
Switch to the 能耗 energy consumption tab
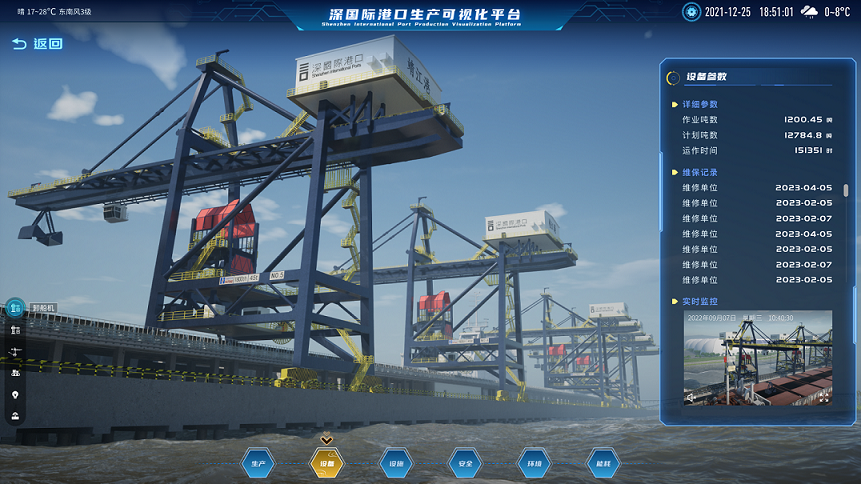coord(602,463)
